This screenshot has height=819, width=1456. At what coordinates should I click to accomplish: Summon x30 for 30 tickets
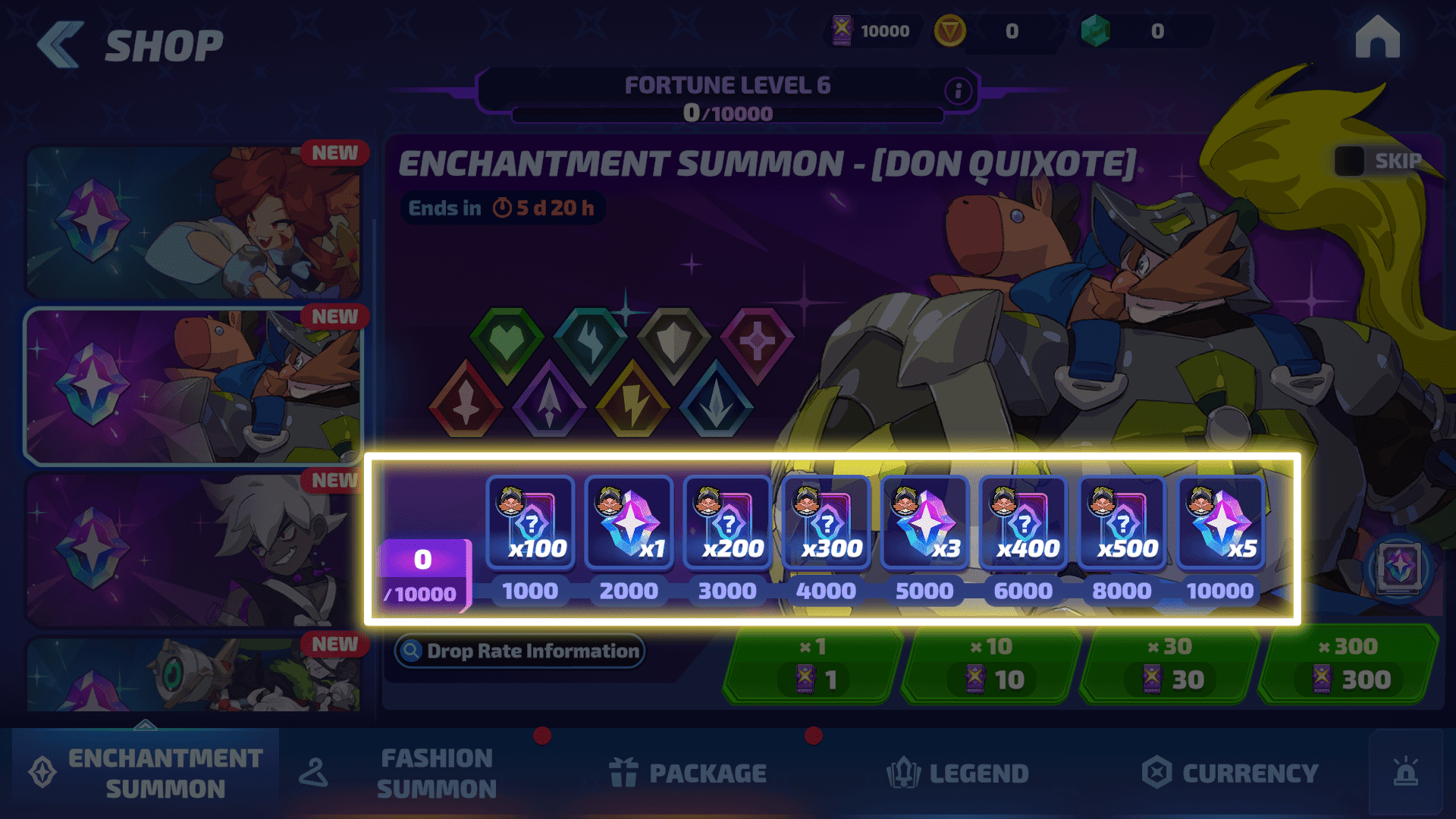click(1170, 665)
